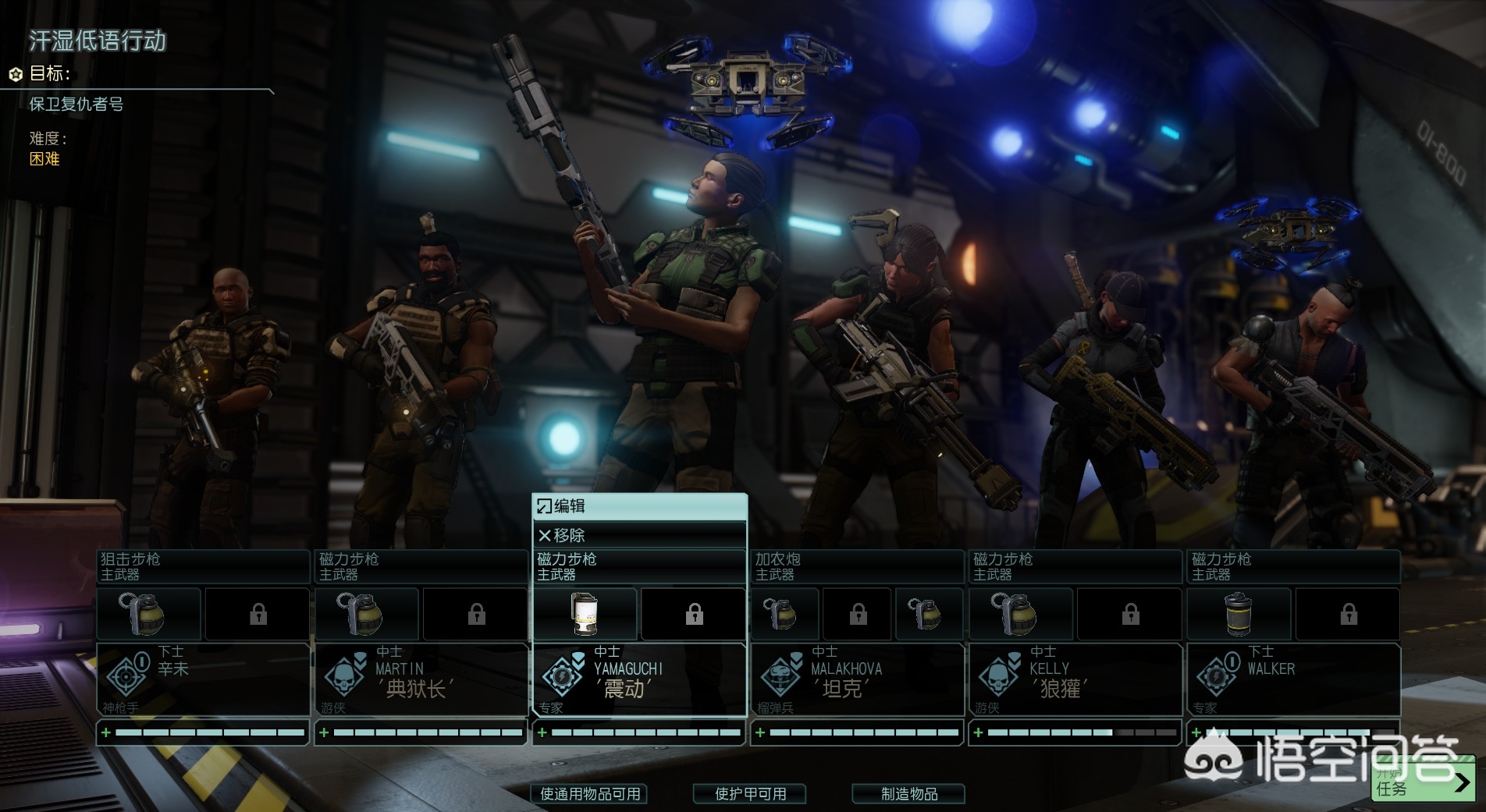This screenshot has width=1486, height=812.
Task: Select Martin's 磁力步枪 weapon slot
Action: click(421, 566)
